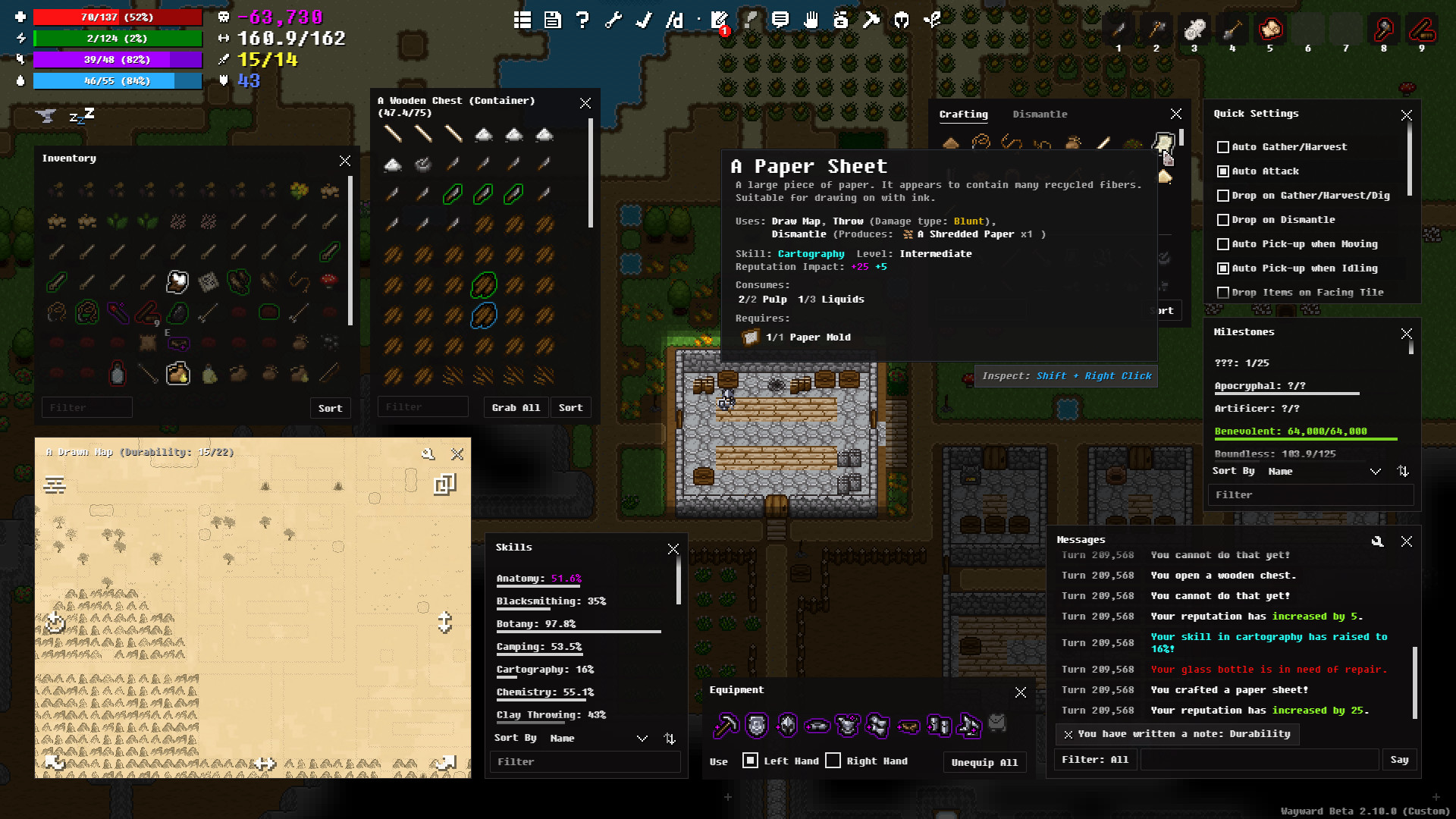This screenshot has height=819, width=1456.
Task: Click the Unequip All button
Action: point(984,762)
